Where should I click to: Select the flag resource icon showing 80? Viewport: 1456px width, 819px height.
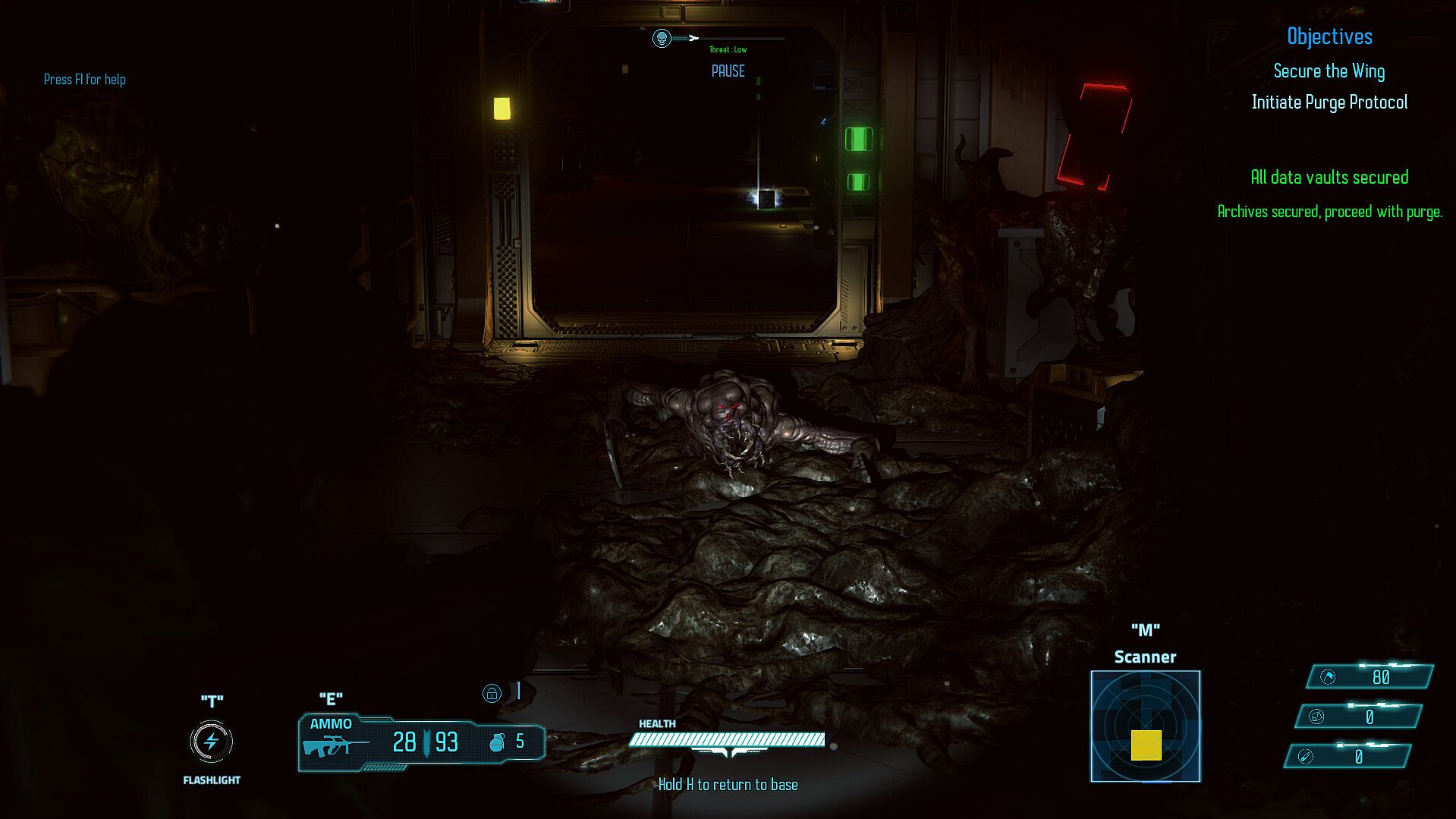[1328, 677]
